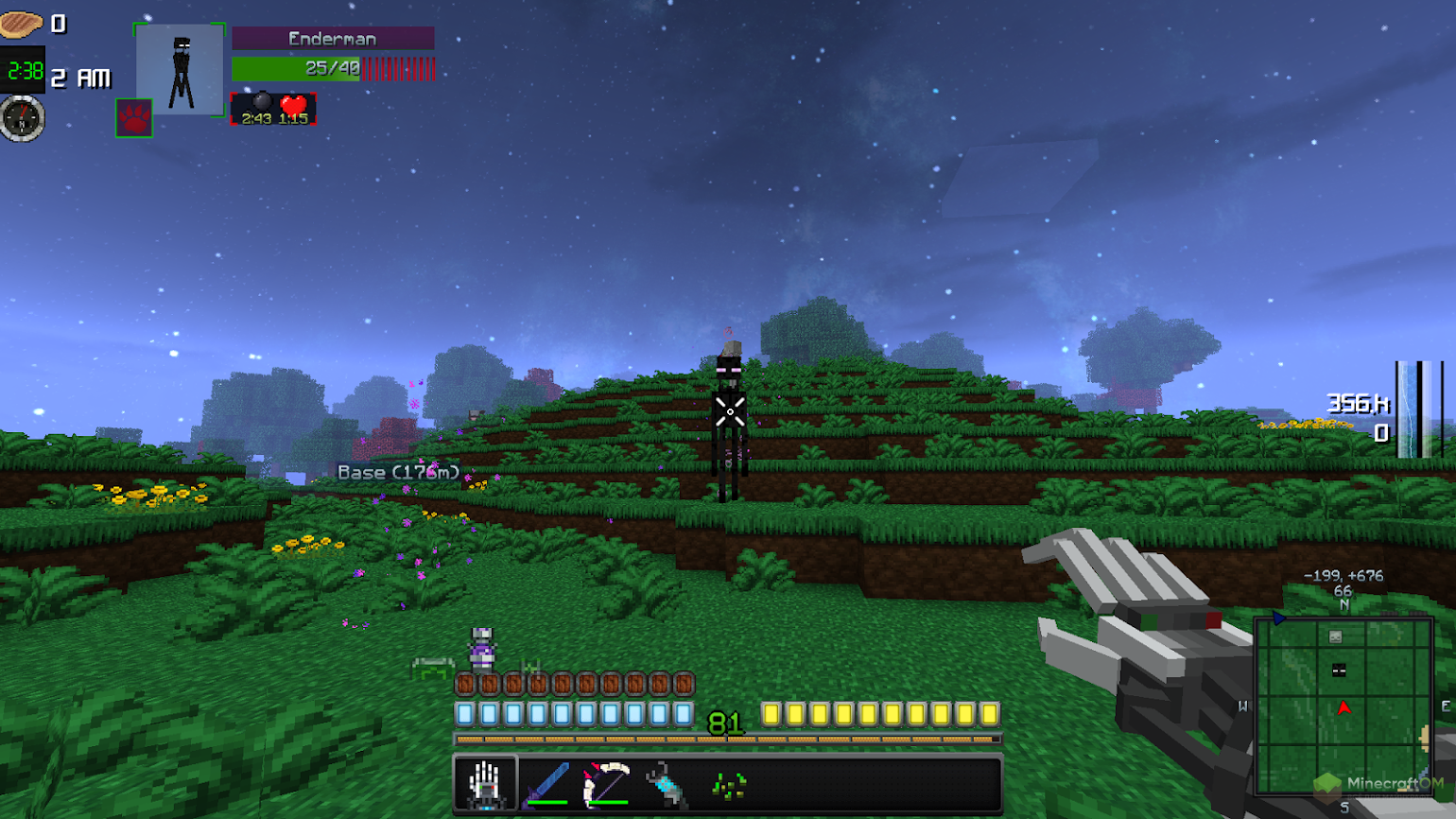Click the minimap

point(1343,705)
